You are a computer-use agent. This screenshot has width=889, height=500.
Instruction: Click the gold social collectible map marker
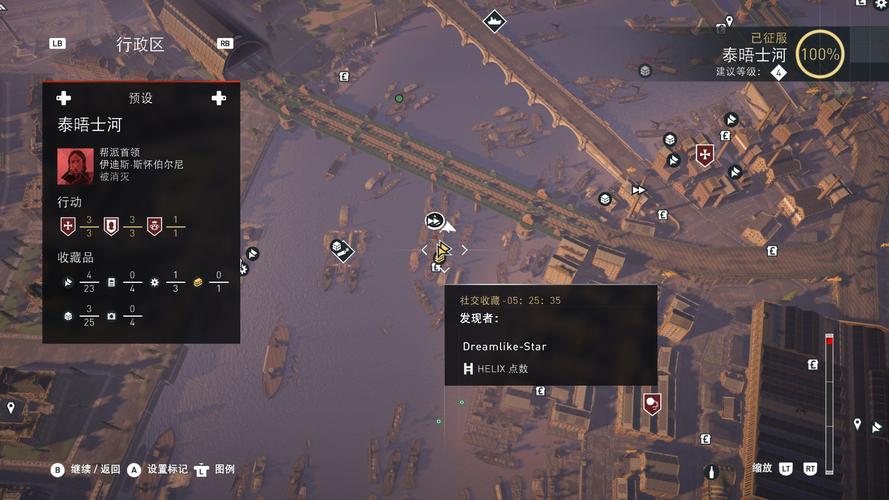point(442,251)
